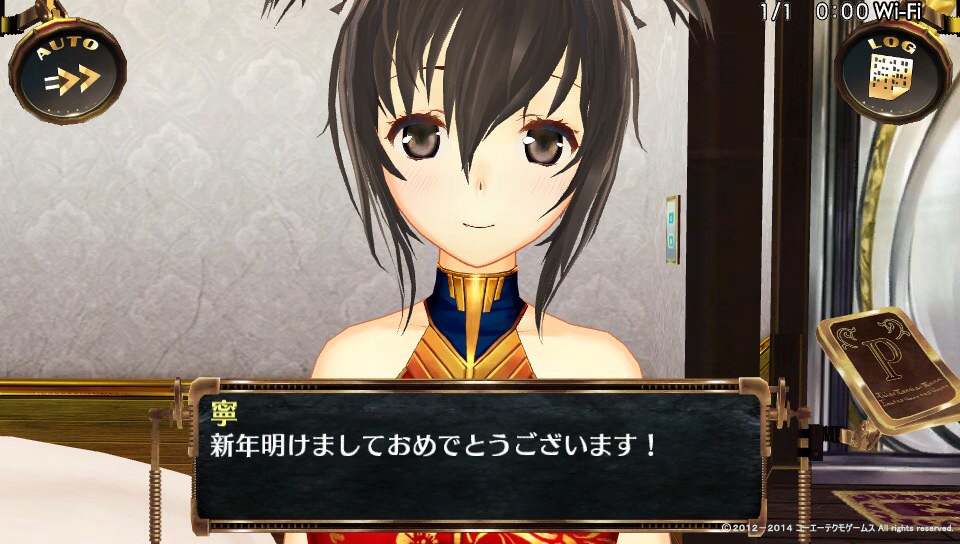960x544 pixels.
Task: Toggle AUTO text advance mode
Action: (67, 69)
